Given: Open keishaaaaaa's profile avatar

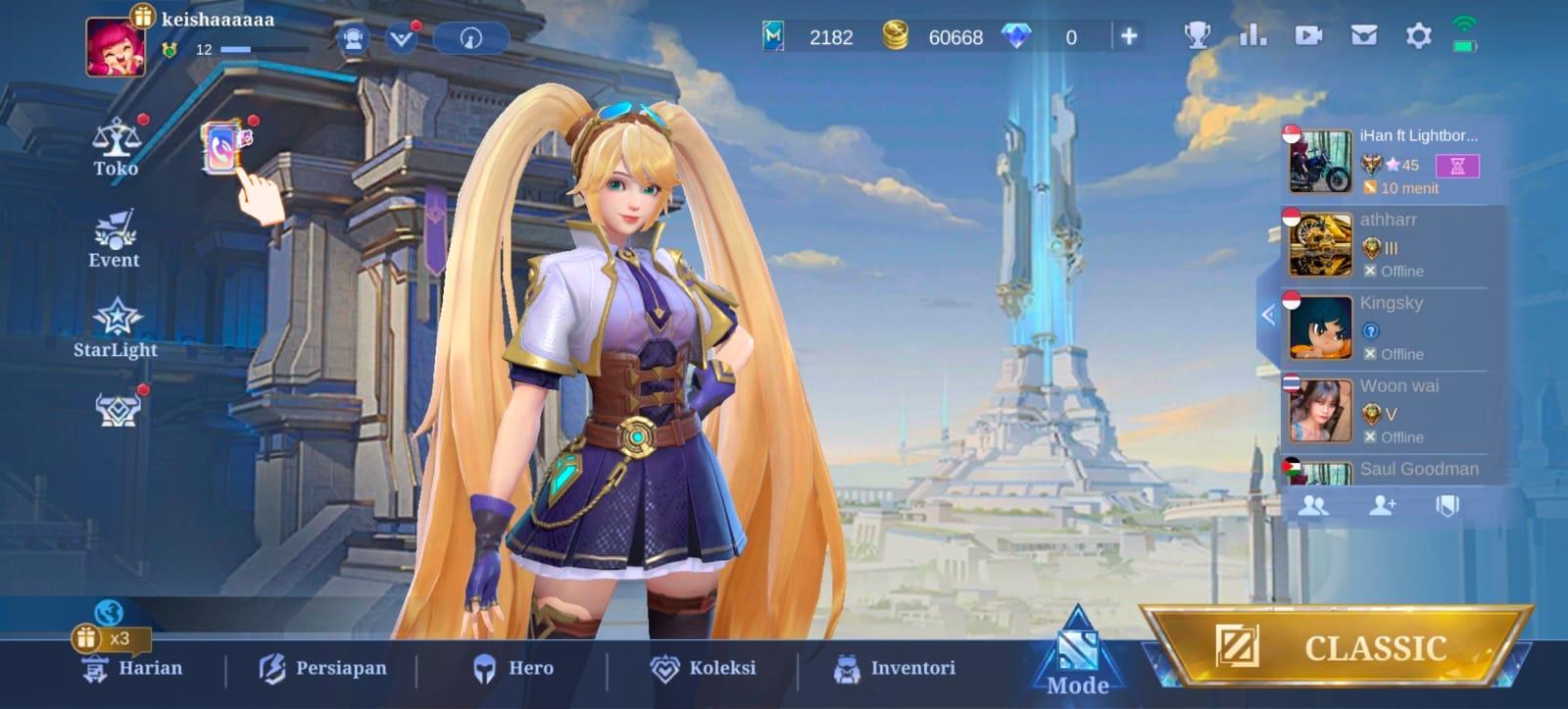Looking at the screenshot, I should pos(115,46).
